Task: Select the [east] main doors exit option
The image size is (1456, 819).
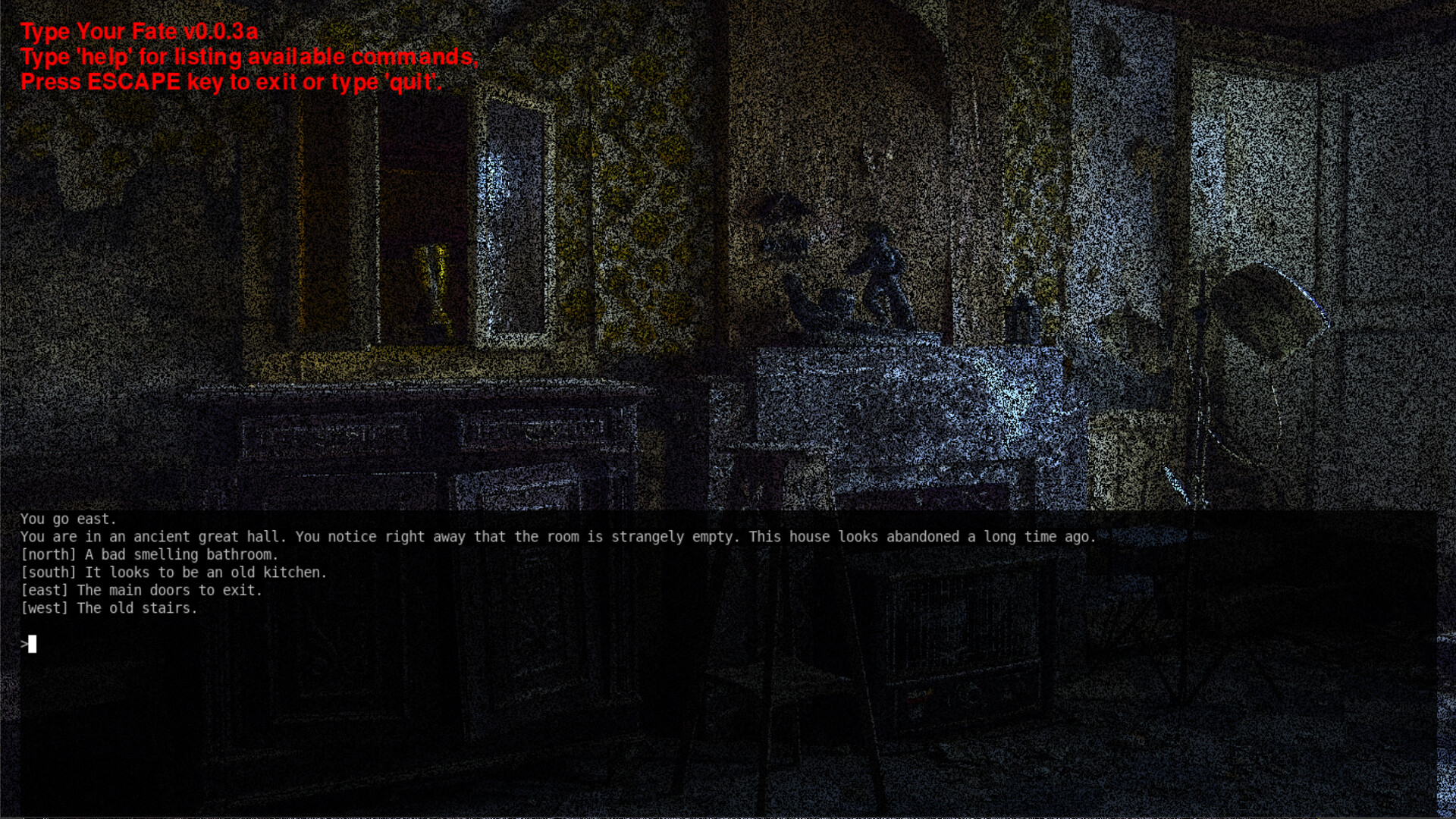Action: [x=141, y=590]
